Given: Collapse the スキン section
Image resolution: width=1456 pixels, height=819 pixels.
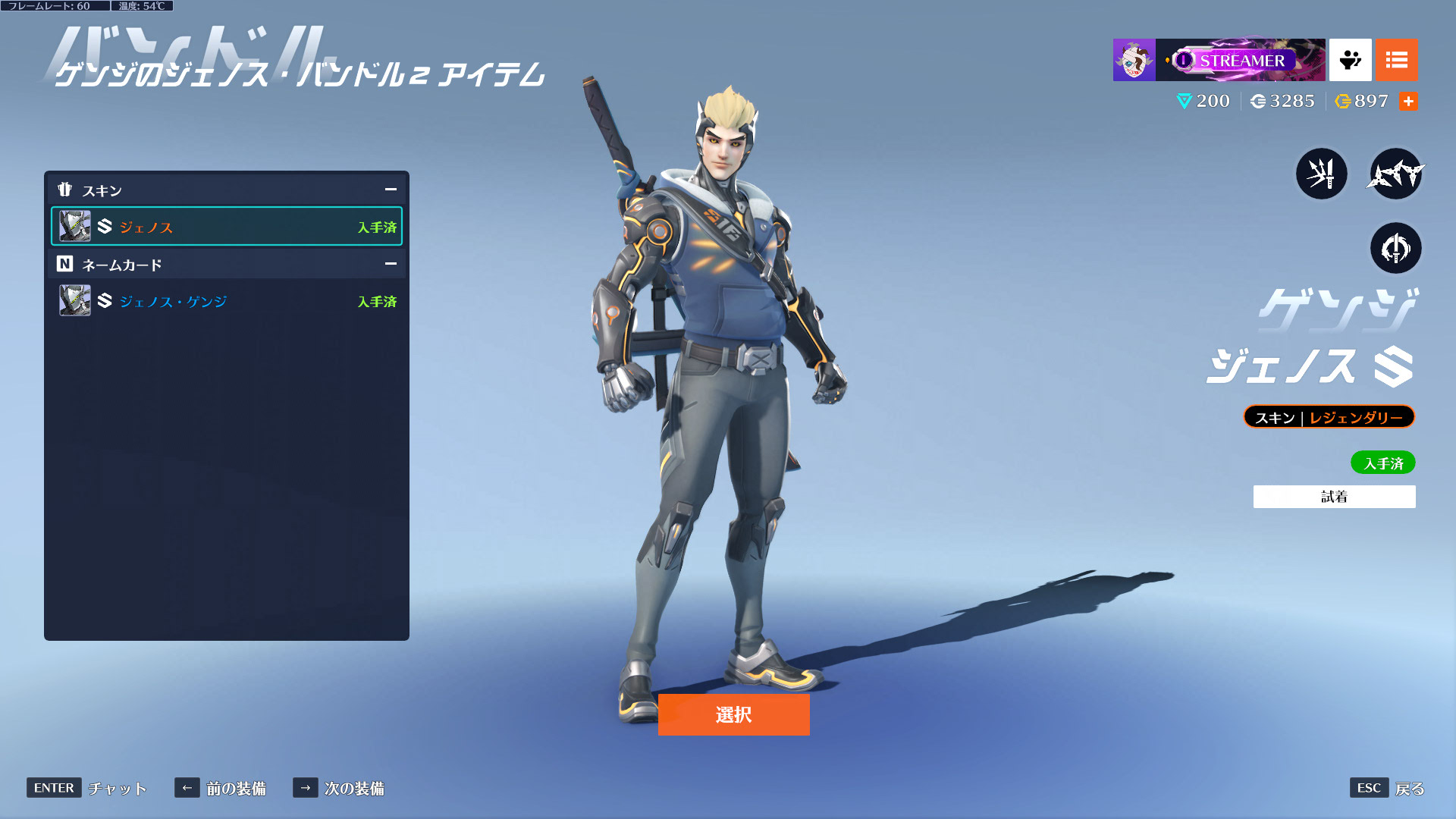Looking at the screenshot, I should click(391, 190).
